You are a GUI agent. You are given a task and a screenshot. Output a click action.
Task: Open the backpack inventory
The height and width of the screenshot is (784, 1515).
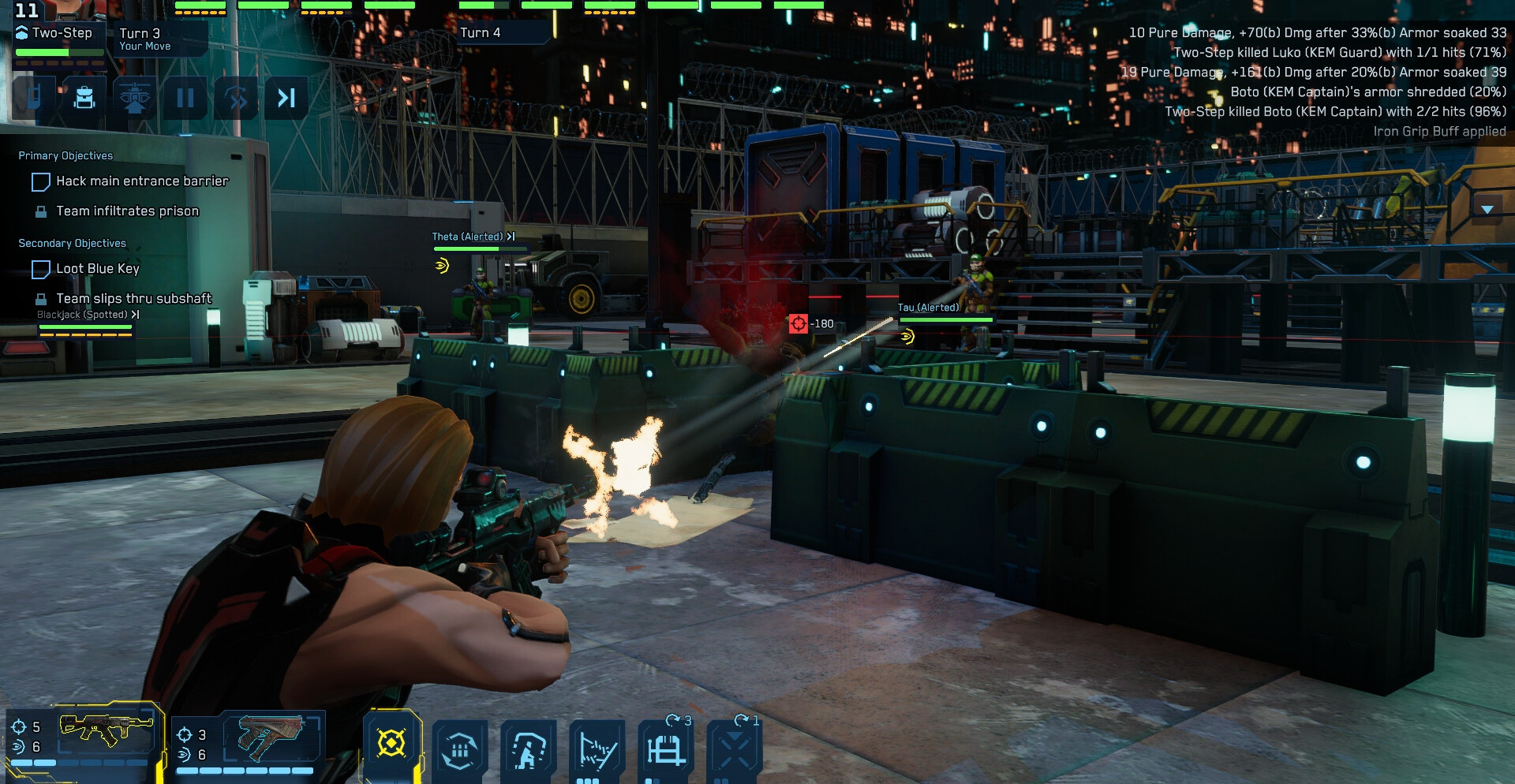click(84, 98)
